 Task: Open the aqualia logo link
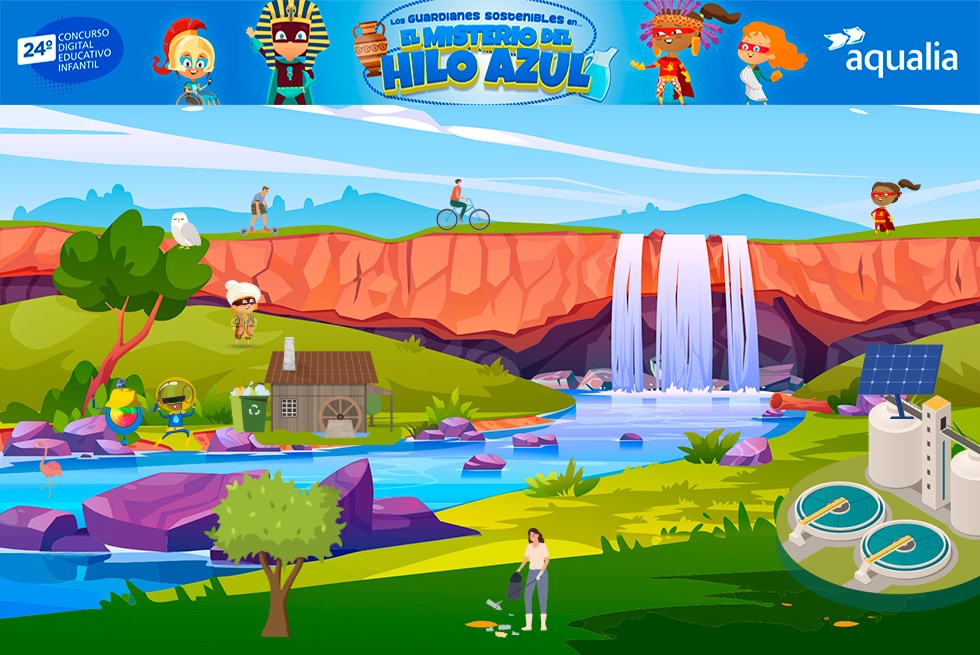(890, 52)
